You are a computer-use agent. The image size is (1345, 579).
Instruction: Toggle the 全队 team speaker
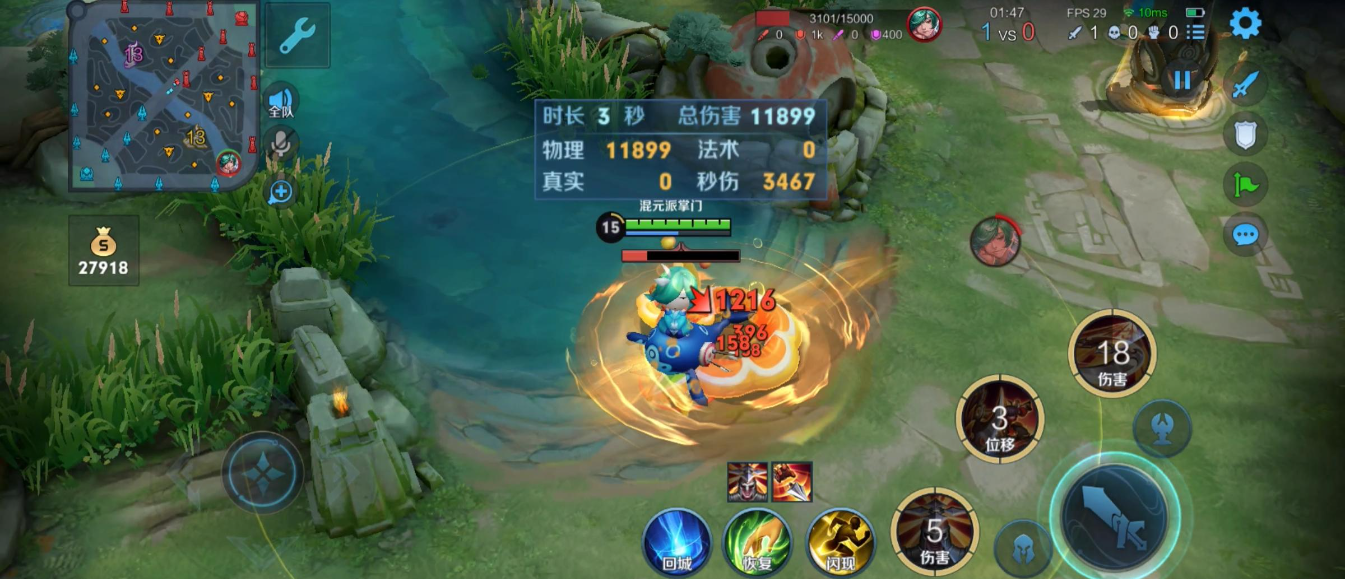[282, 101]
